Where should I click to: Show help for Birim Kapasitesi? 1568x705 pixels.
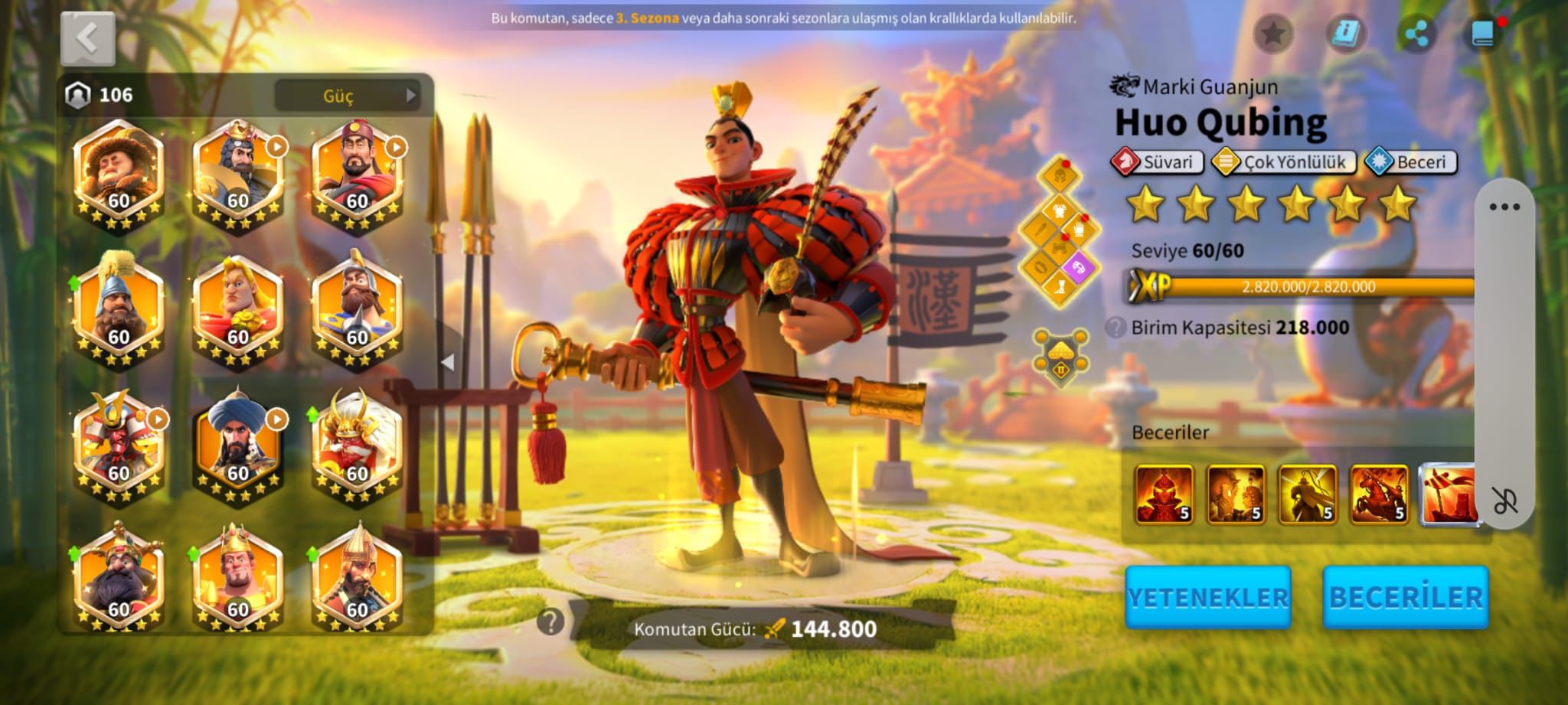click(1115, 328)
